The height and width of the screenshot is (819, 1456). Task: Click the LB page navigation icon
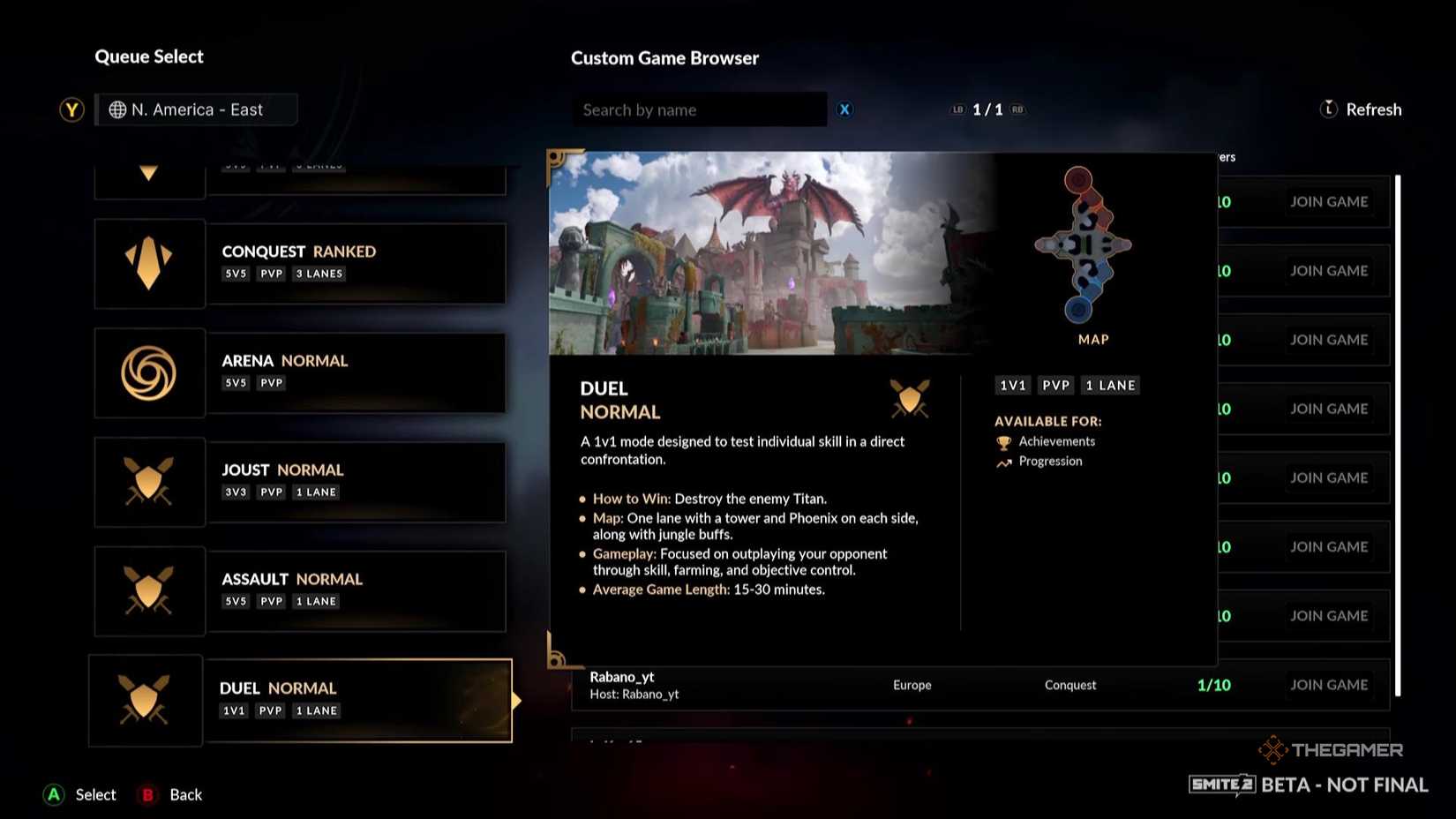(957, 109)
